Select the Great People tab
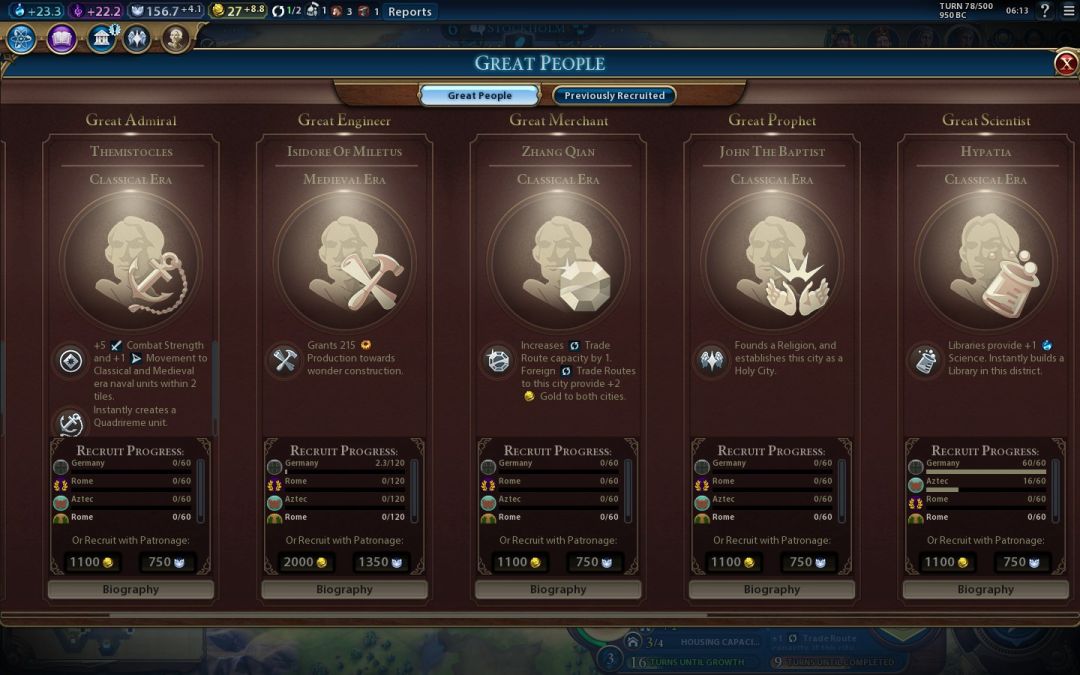This screenshot has width=1080, height=675. click(x=480, y=96)
